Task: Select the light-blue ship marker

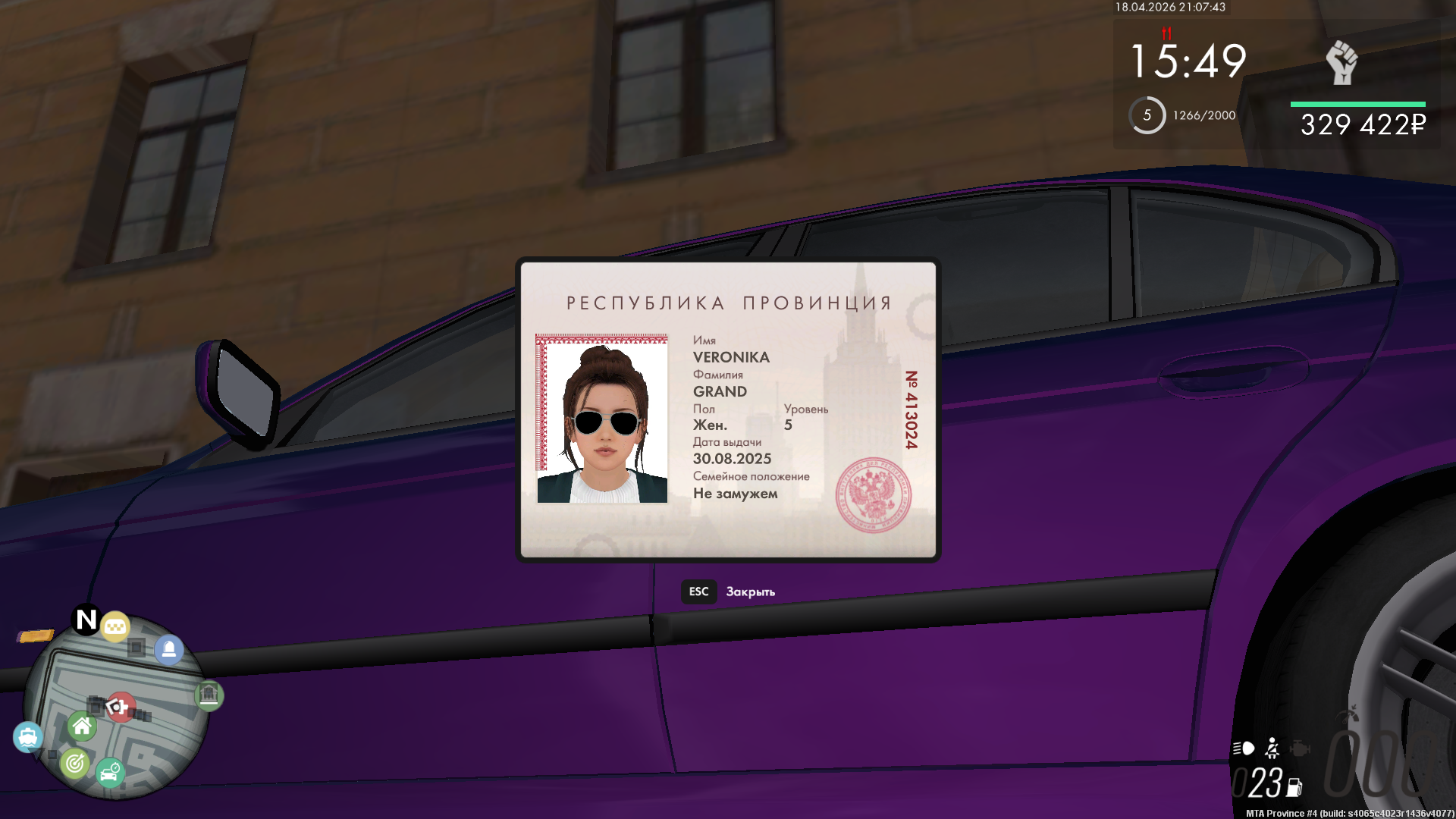Action: (28, 736)
